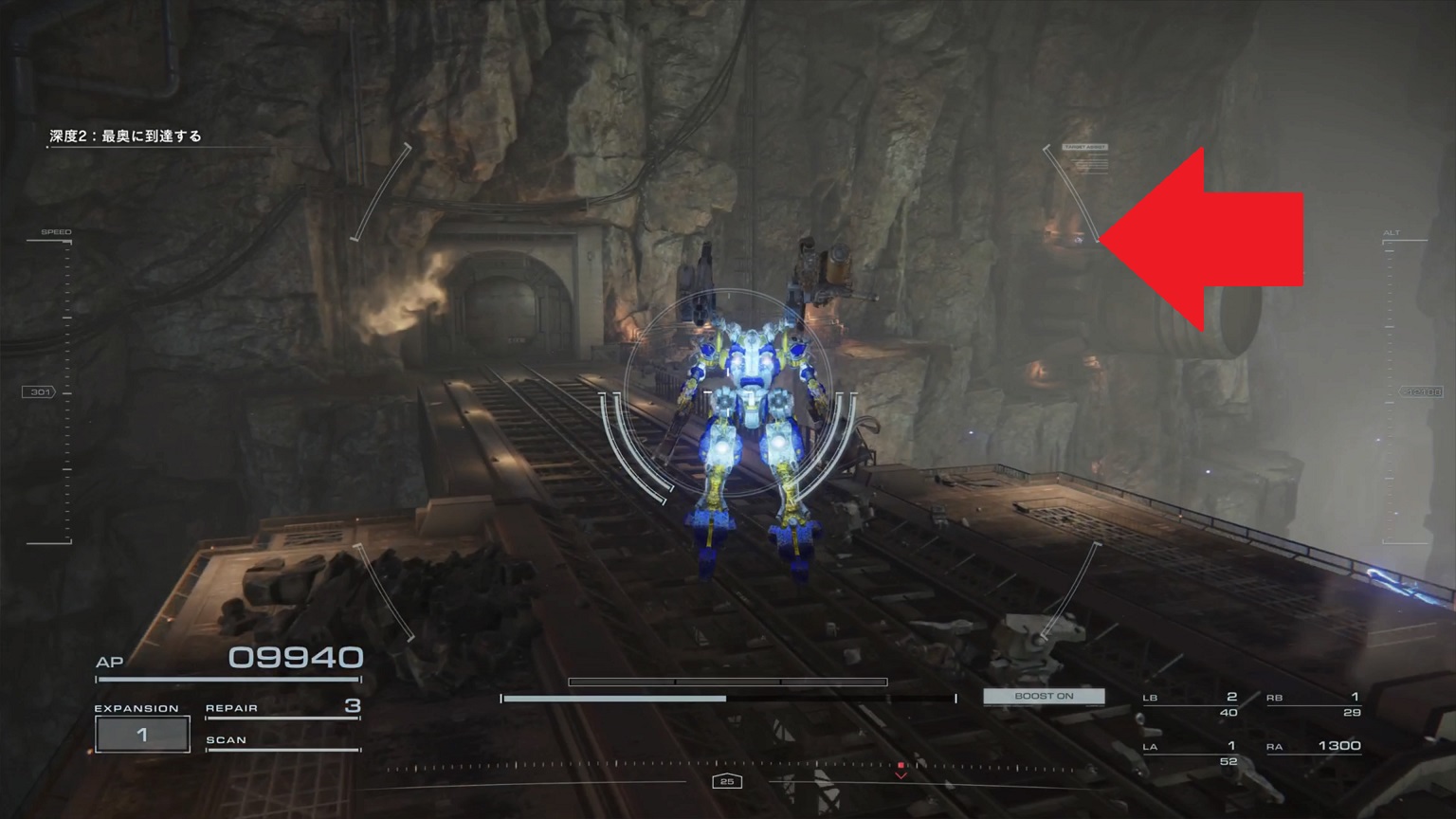Toggle the BOOST ON indicator
The image size is (1456, 819).
1044,696
